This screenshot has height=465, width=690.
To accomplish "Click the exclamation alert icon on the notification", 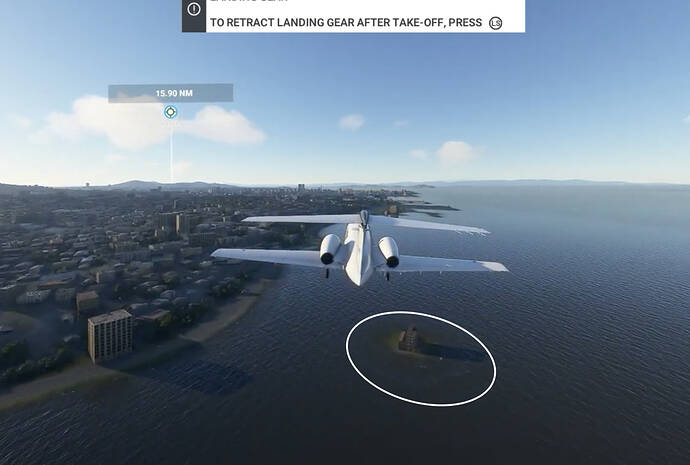I will 194,10.
